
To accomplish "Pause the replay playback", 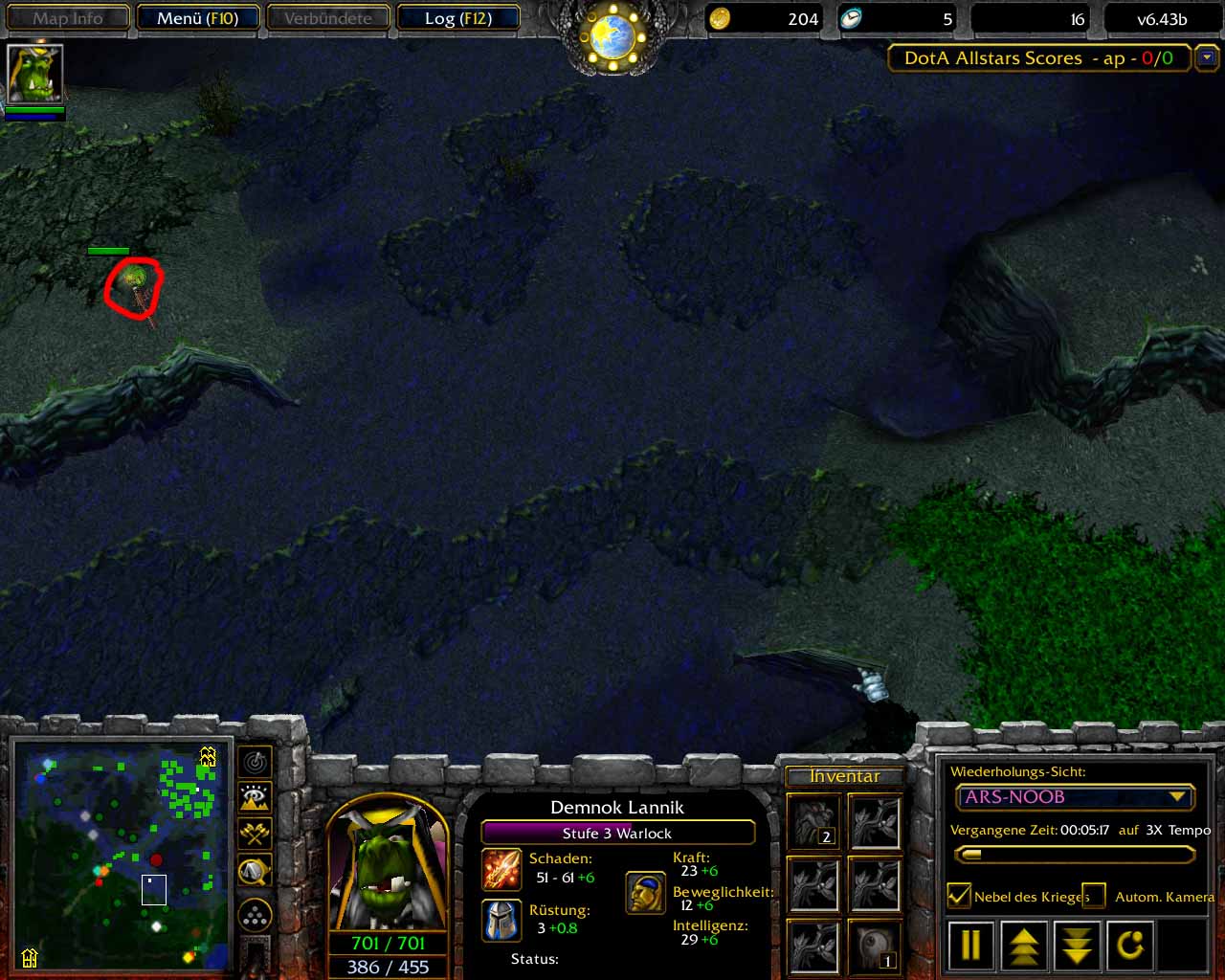I will [970, 945].
